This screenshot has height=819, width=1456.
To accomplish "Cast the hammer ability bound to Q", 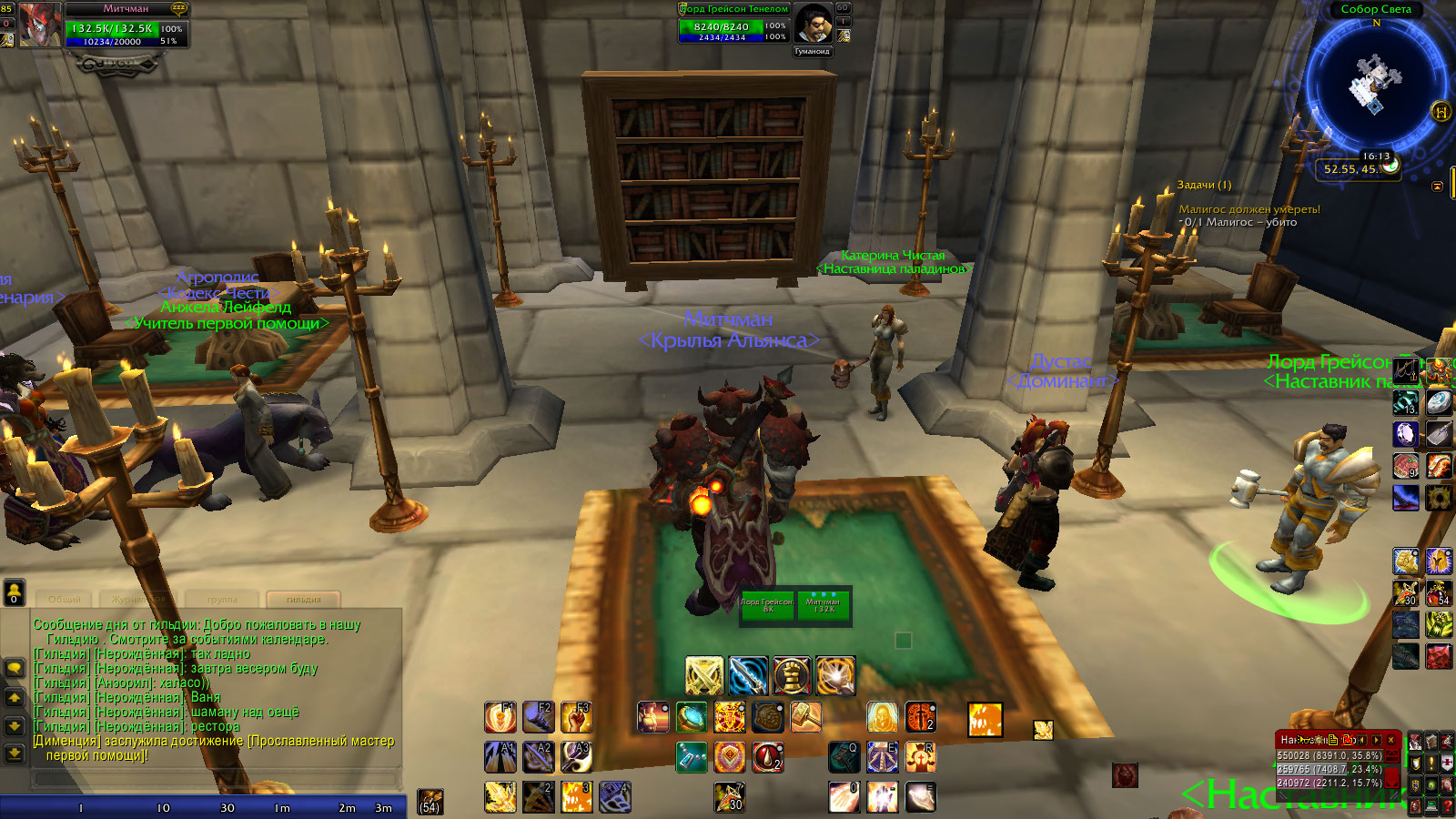I will [844, 756].
